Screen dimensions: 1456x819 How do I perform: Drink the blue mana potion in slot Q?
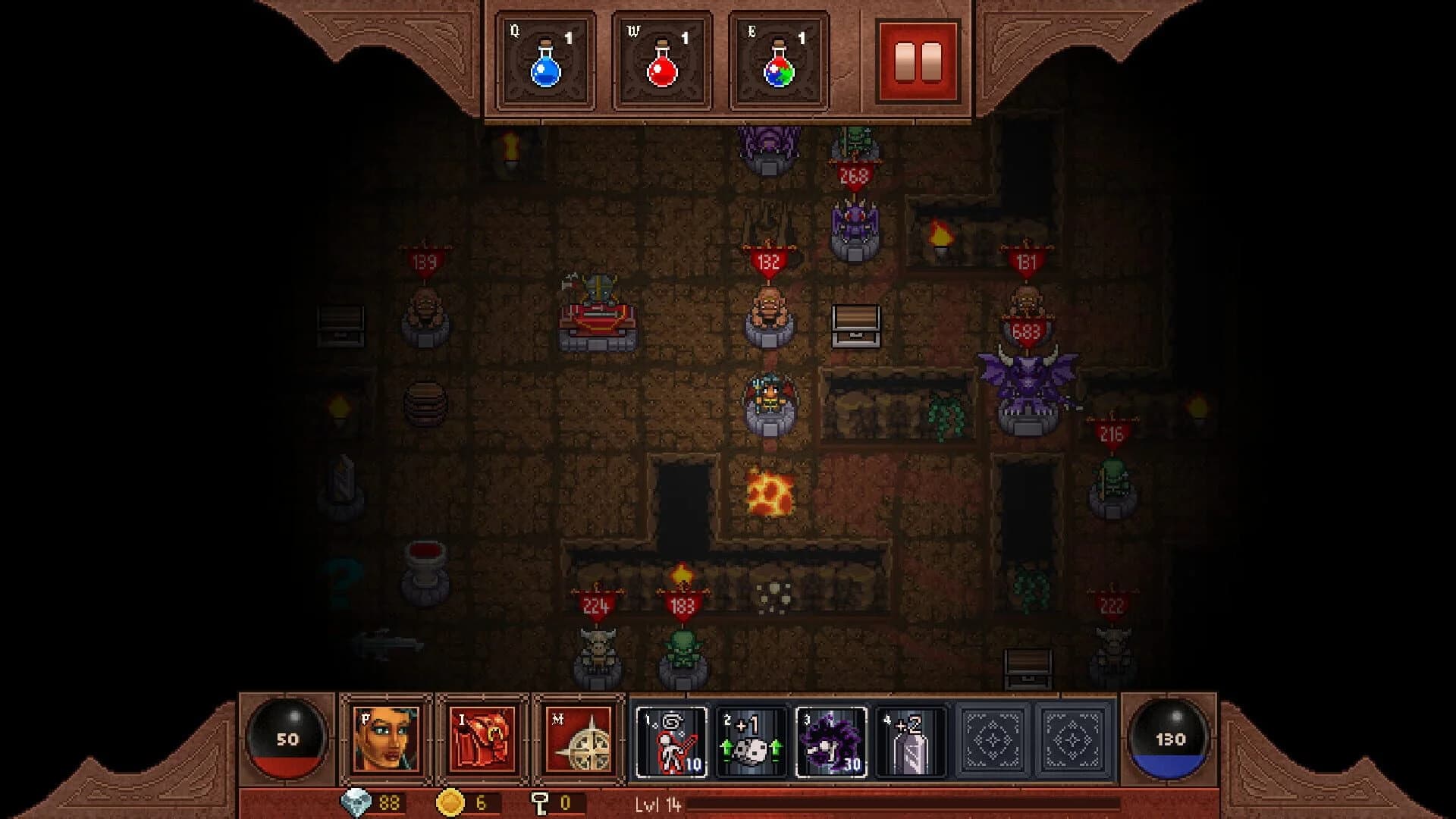click(548, 60)
